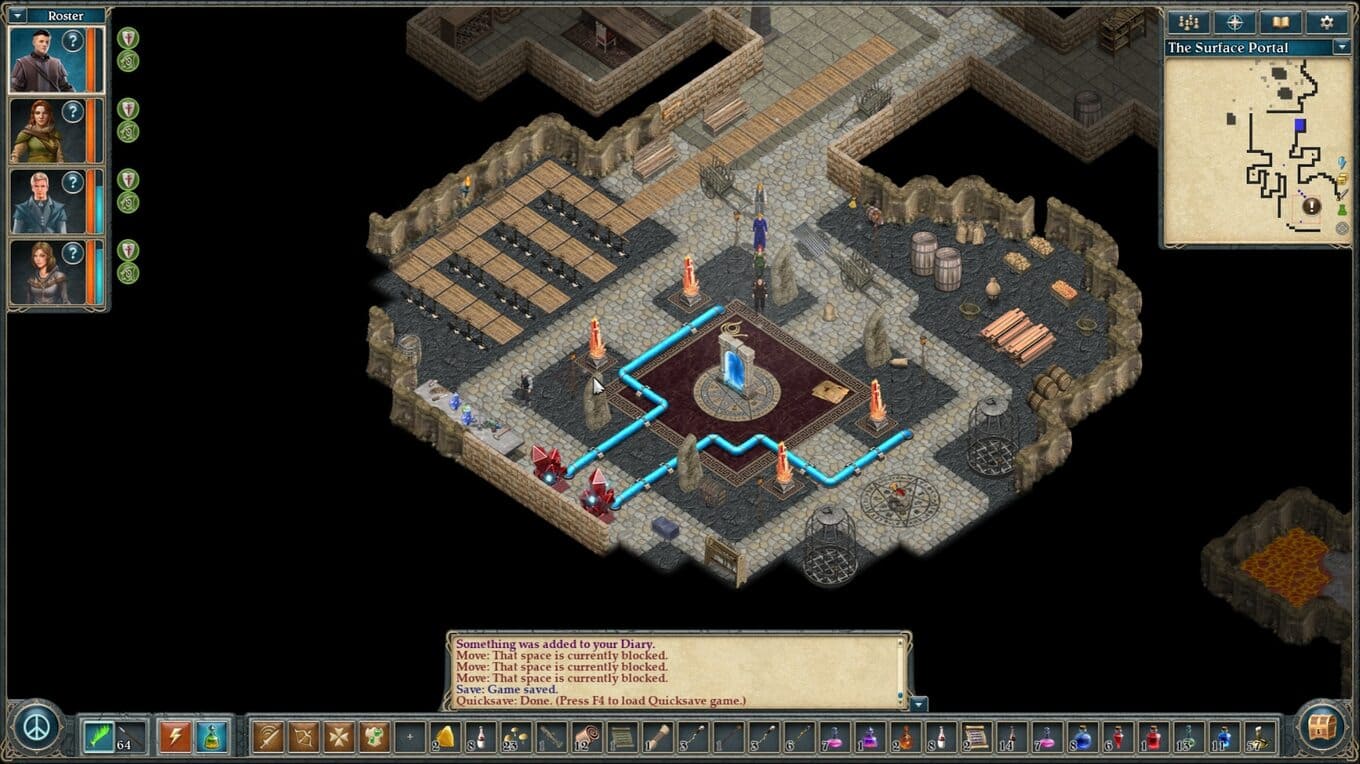Open the world map compass button
This screenshot has width=1360, height=764.
(x=1234, y=22)
